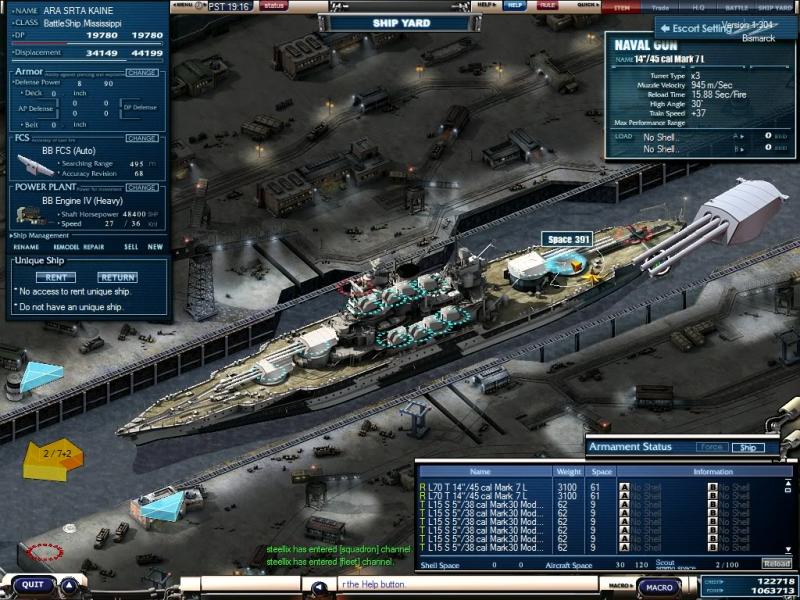Change the Power Plant engine
The image size is (800, 600).
click(142, 187)
